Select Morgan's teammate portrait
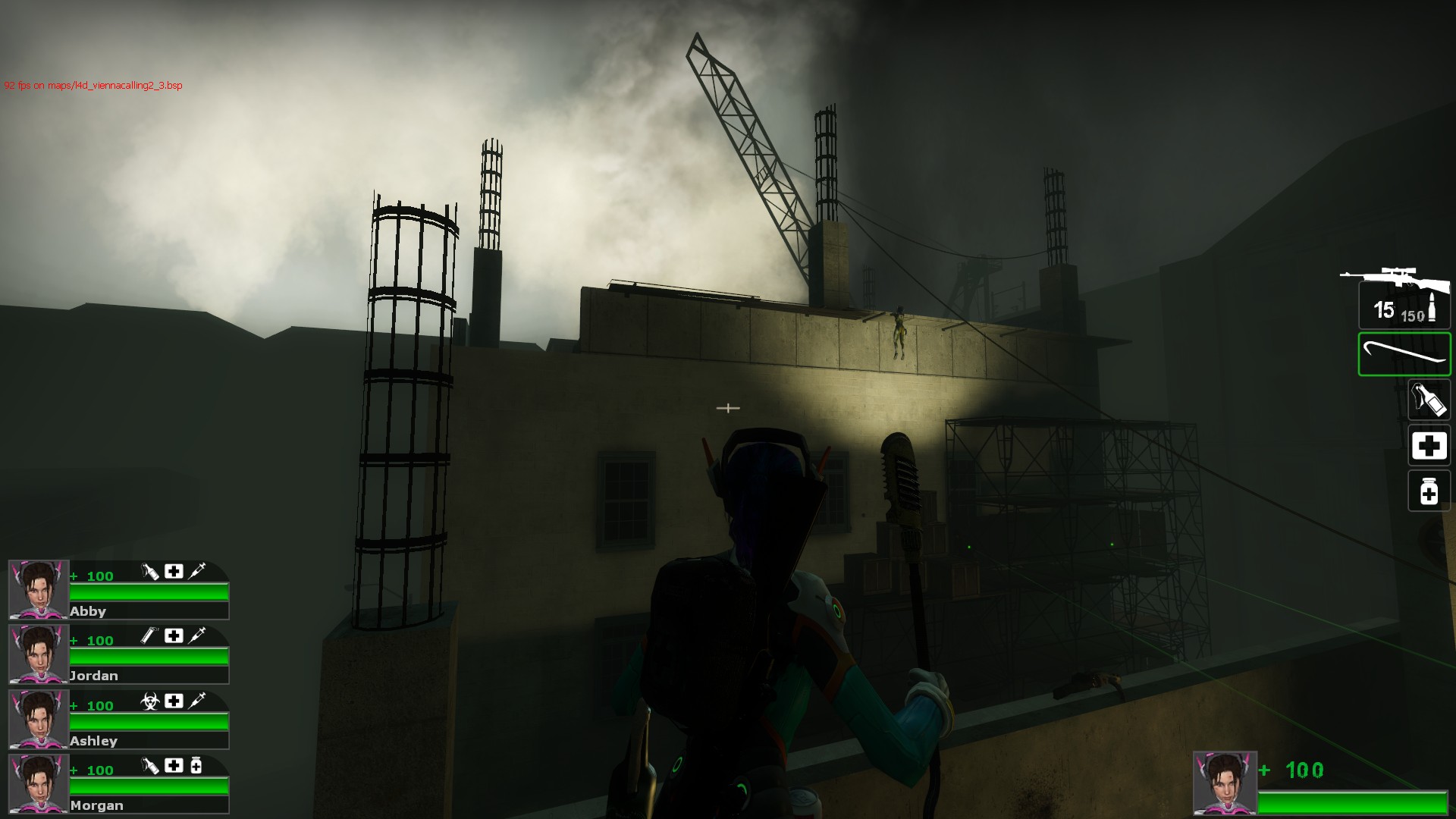This screenshot has width=1456, height=819. click(38, 784)
